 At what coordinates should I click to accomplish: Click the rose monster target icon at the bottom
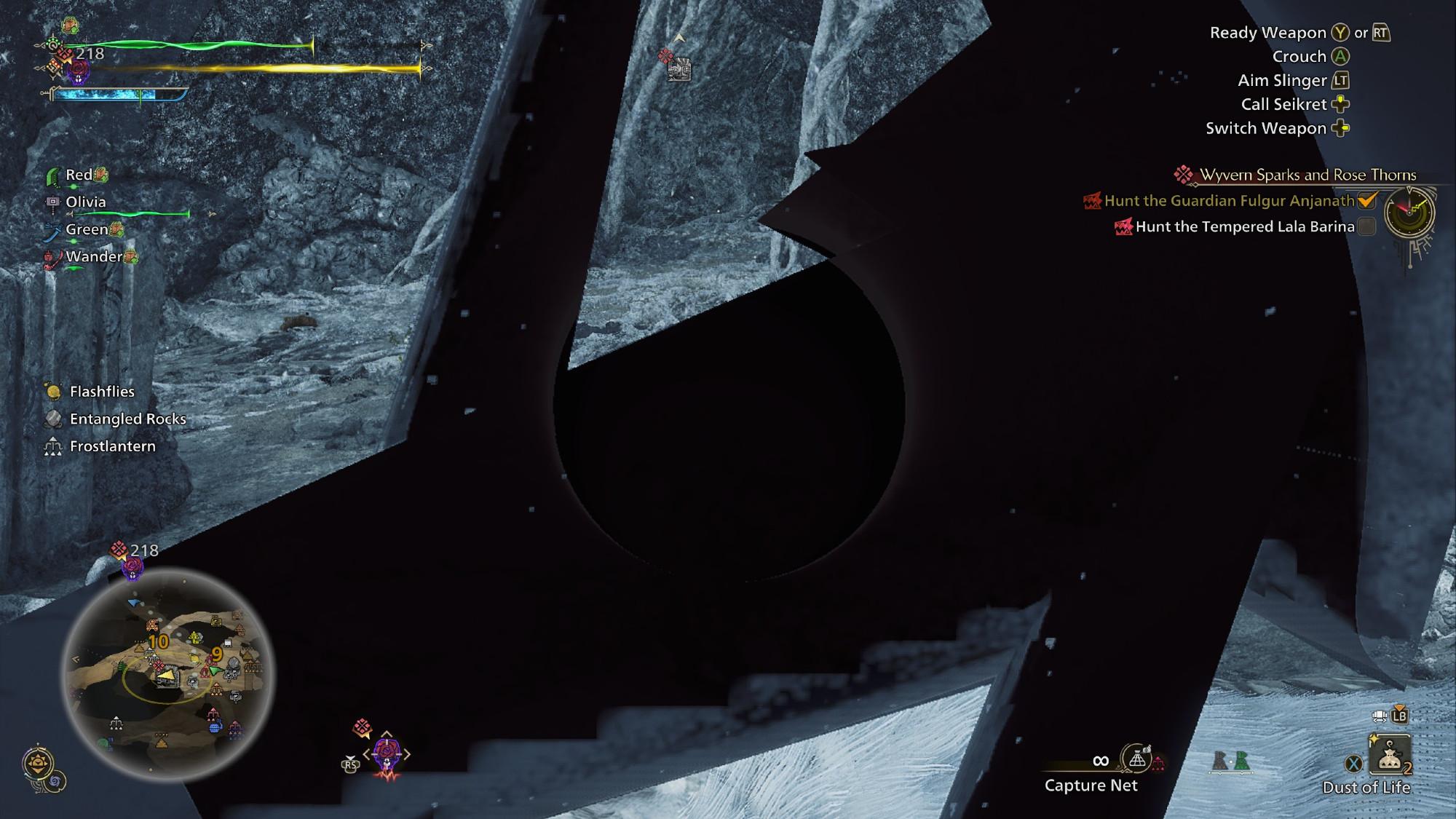click(x=387, y=753)
